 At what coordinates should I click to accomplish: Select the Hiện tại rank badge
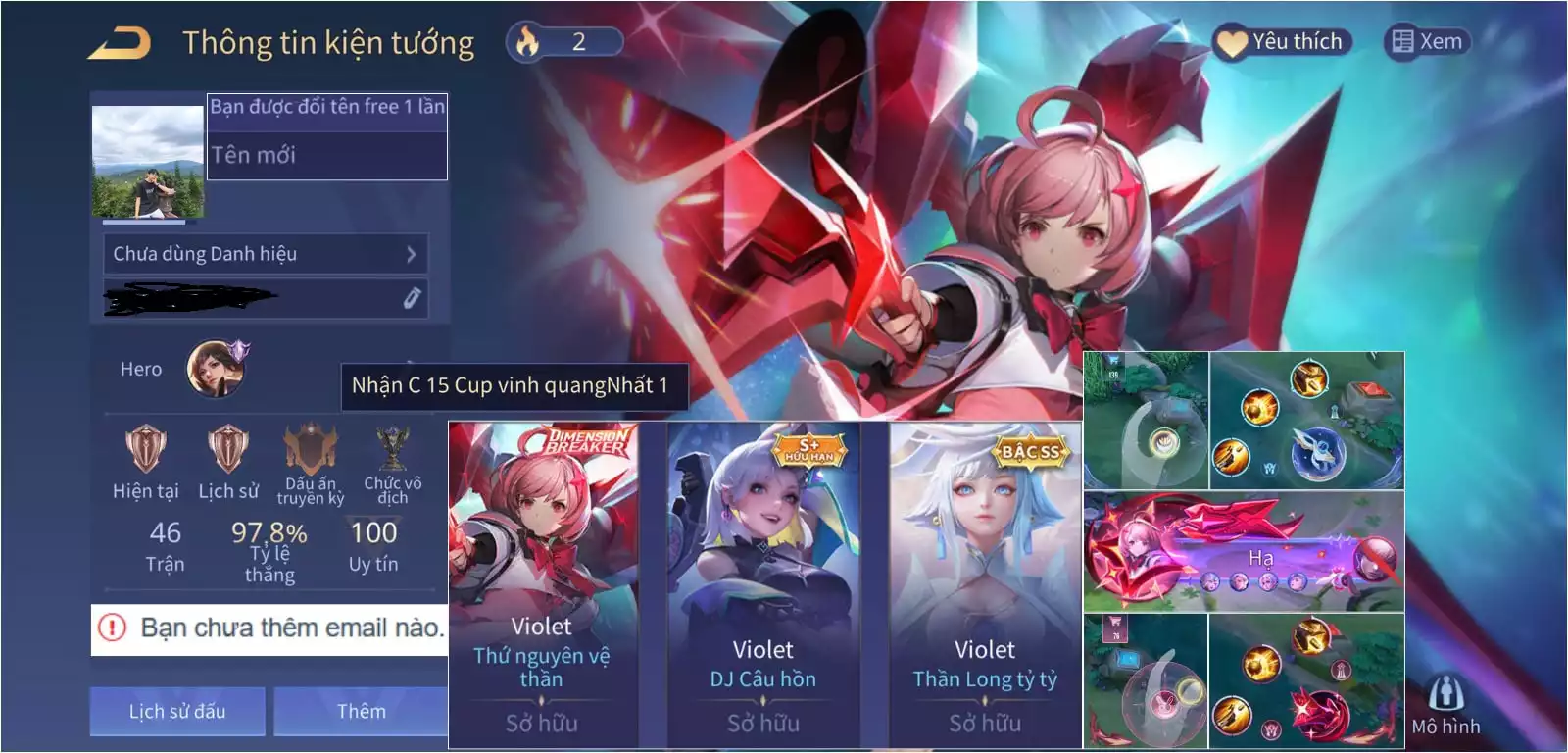click(x=145, y=449)
